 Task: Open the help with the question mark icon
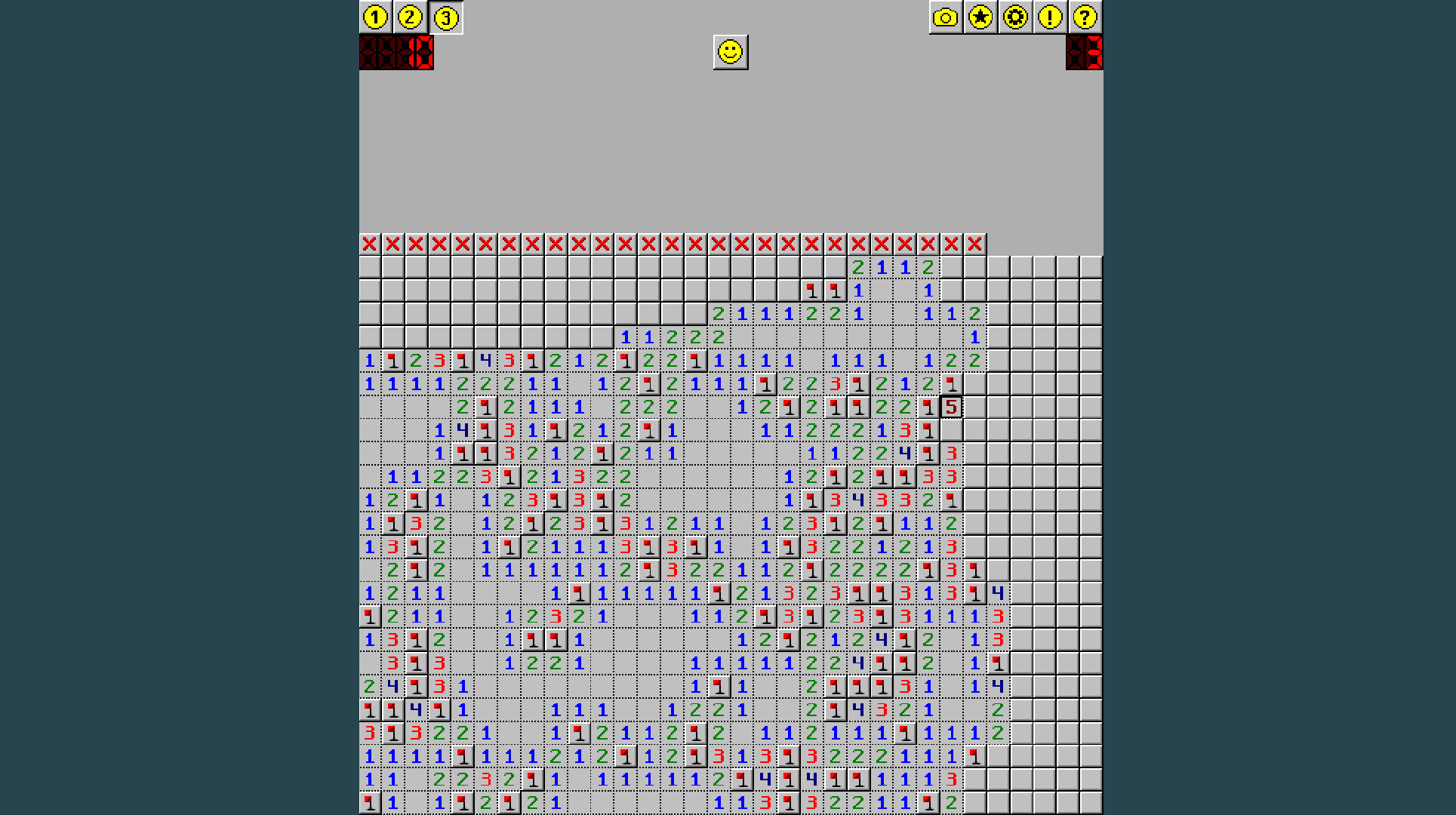[x=1085, y=16]
